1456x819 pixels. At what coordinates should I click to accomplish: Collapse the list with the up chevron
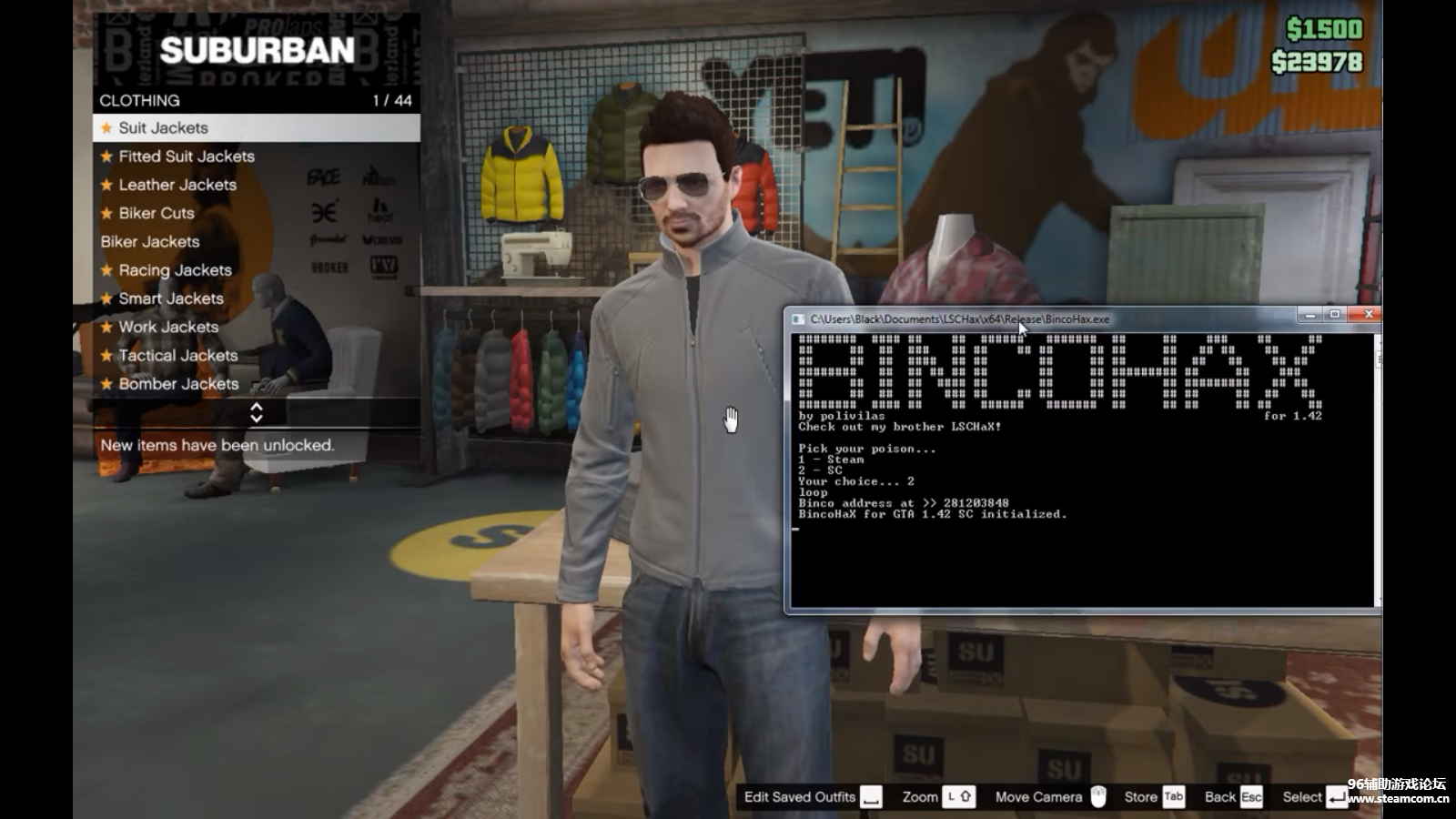pyautogui.click(x=258, y=408)
